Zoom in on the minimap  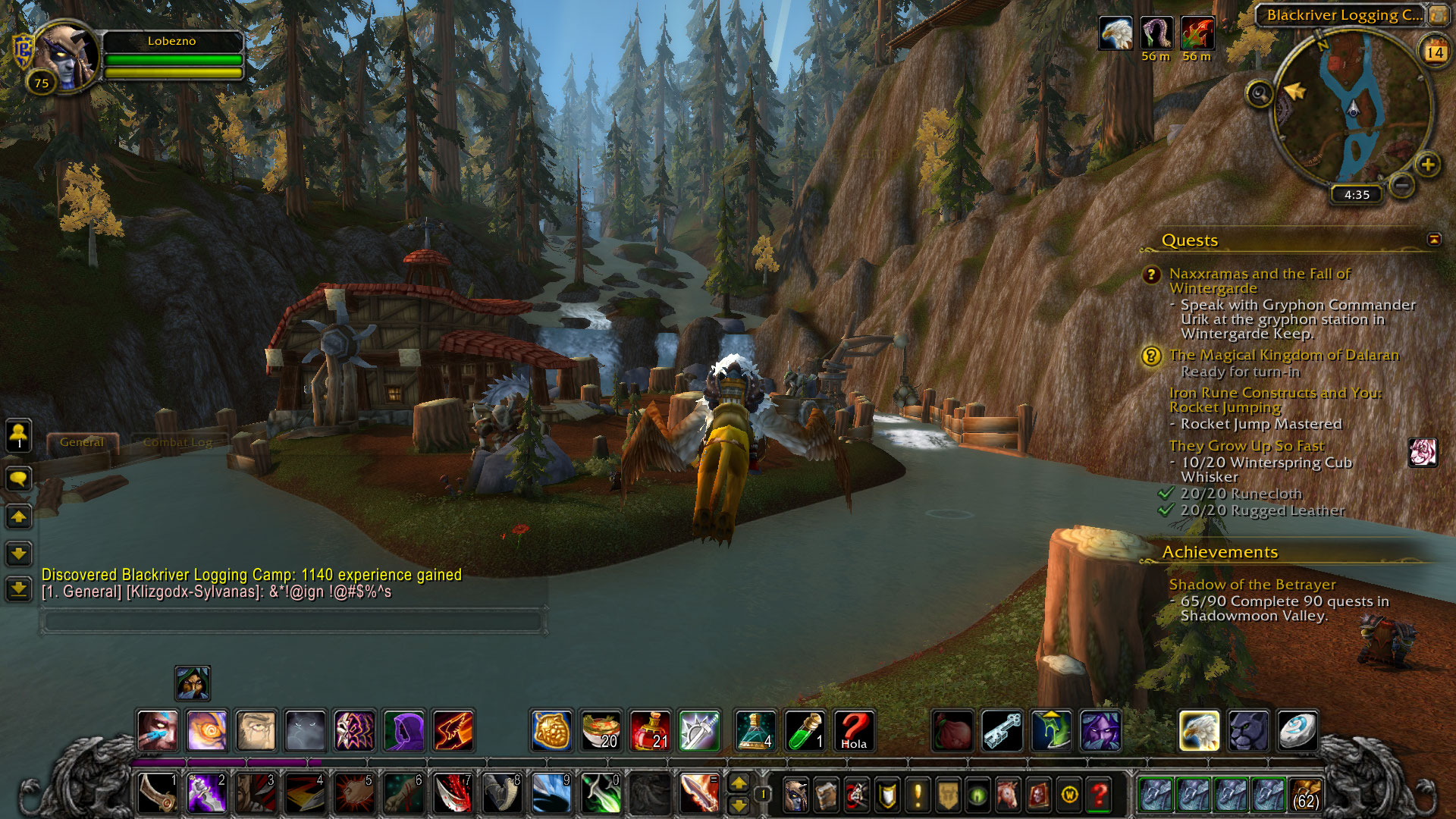(x=1428, y=165)
